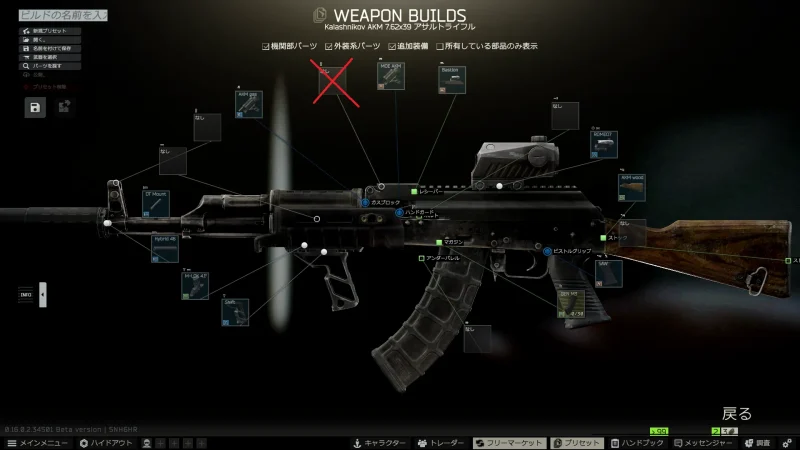Click the 戻る (back) button
Screen dimensions: 800x450
(737, 413)
